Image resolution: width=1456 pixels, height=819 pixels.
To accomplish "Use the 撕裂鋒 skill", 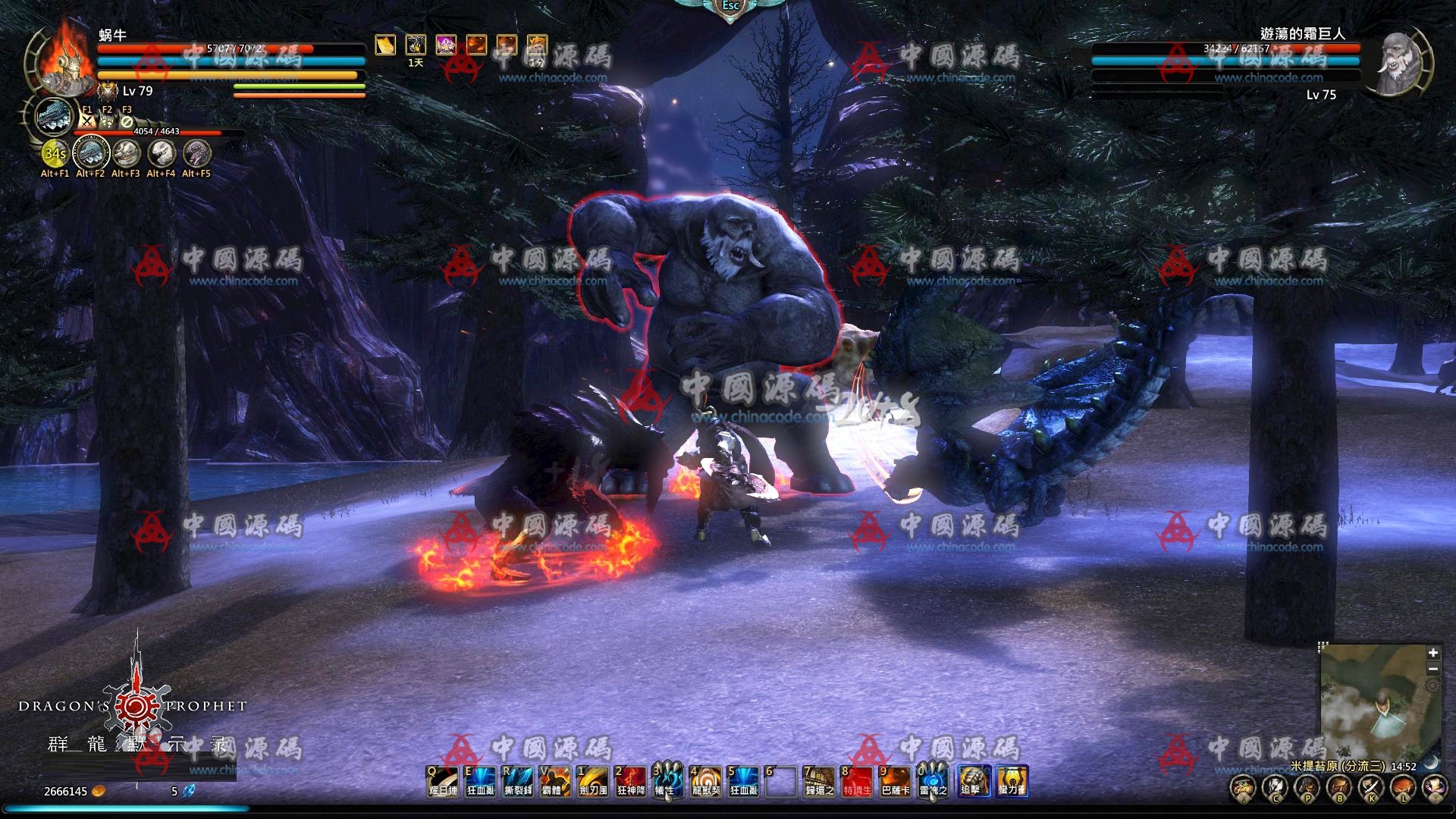I will point(518,781).
